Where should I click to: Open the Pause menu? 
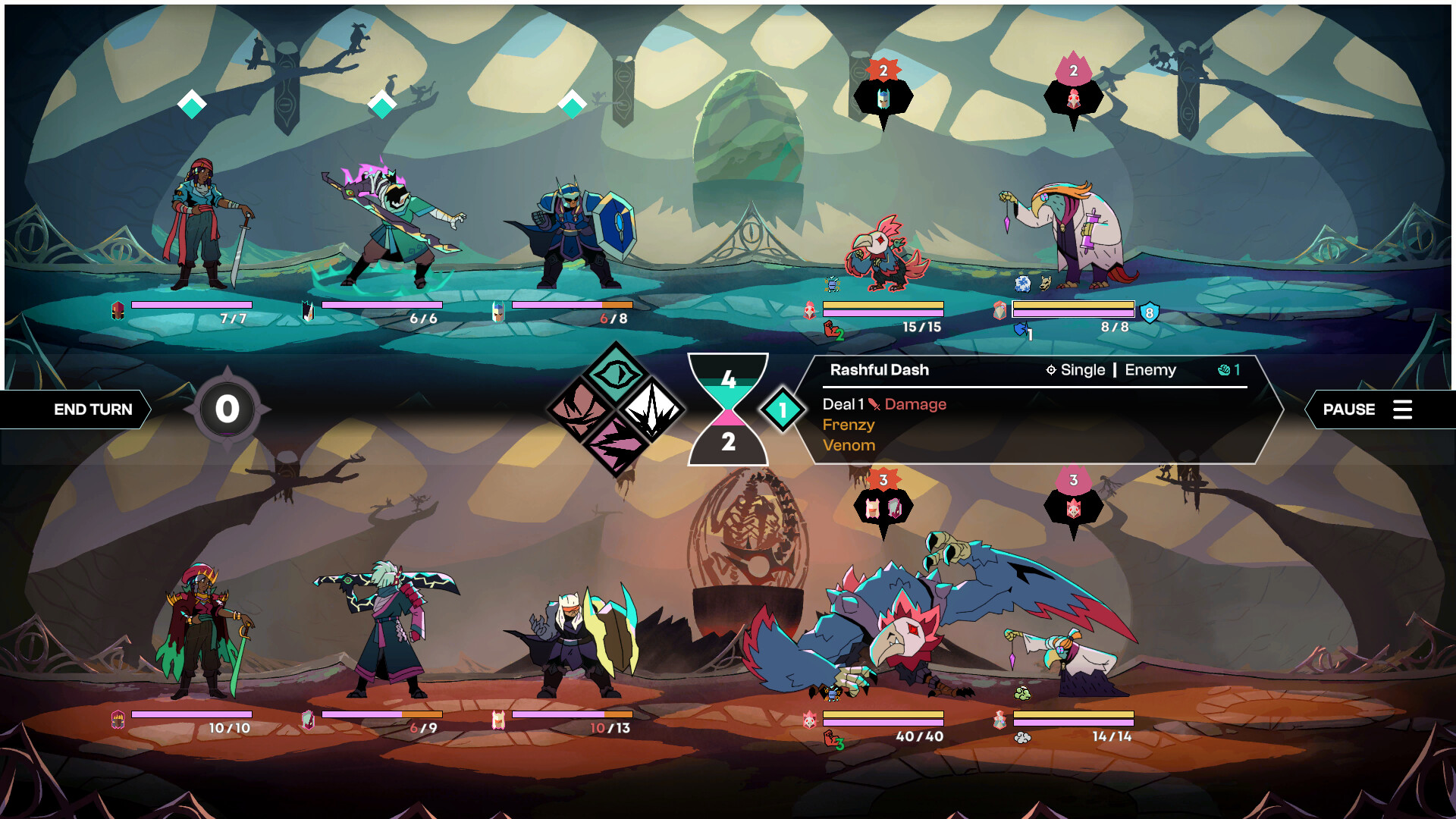[1350, 409]
